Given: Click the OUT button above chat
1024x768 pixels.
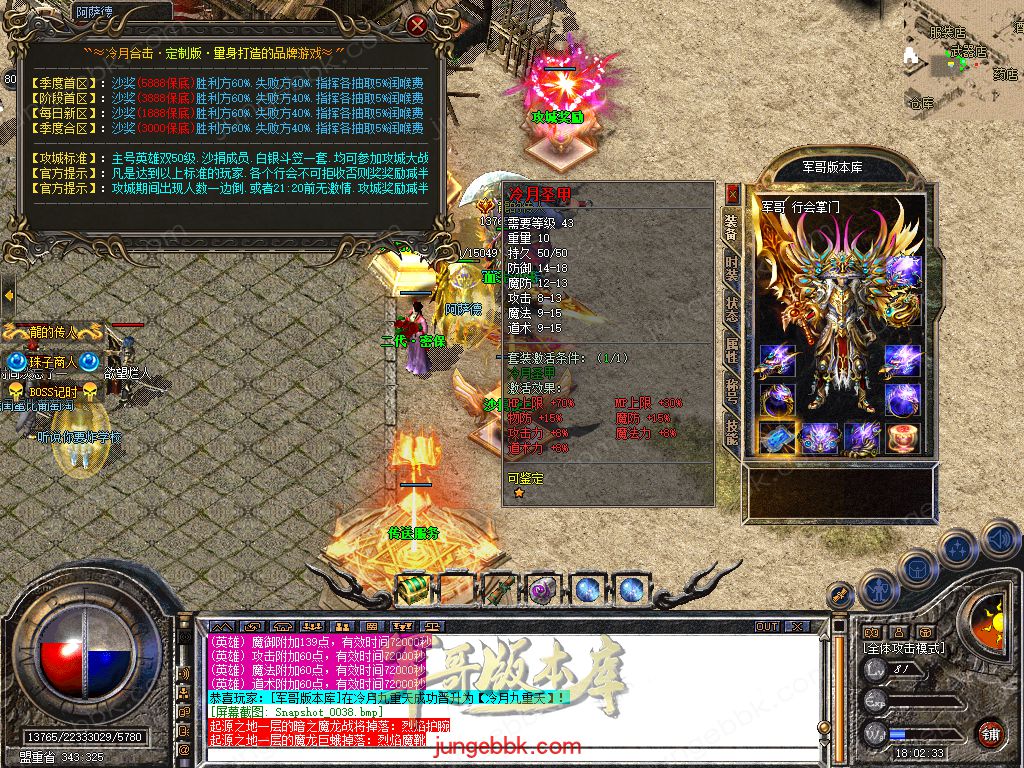Looking at the screenshot, I should (x=767, y=626).
